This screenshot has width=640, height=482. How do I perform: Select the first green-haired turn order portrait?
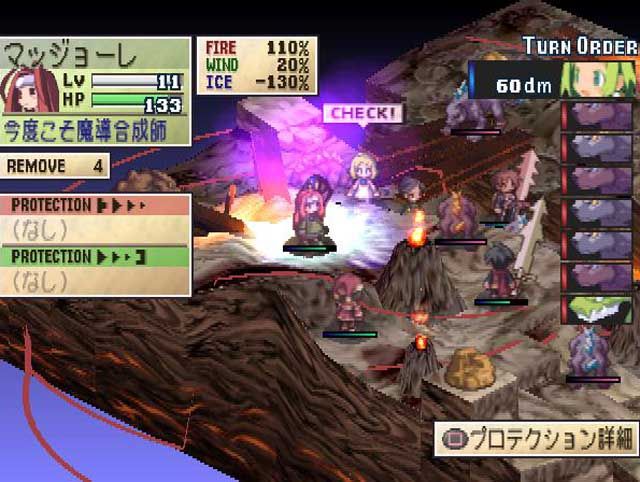(599, 78)
